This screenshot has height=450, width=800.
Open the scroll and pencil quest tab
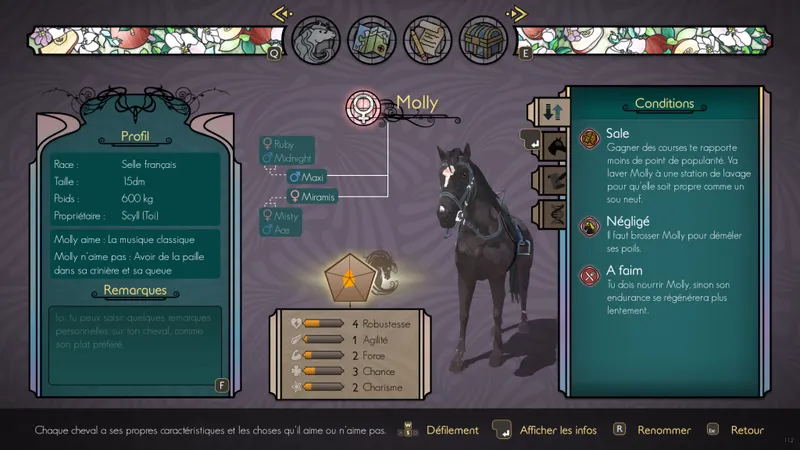pos(427,41)
